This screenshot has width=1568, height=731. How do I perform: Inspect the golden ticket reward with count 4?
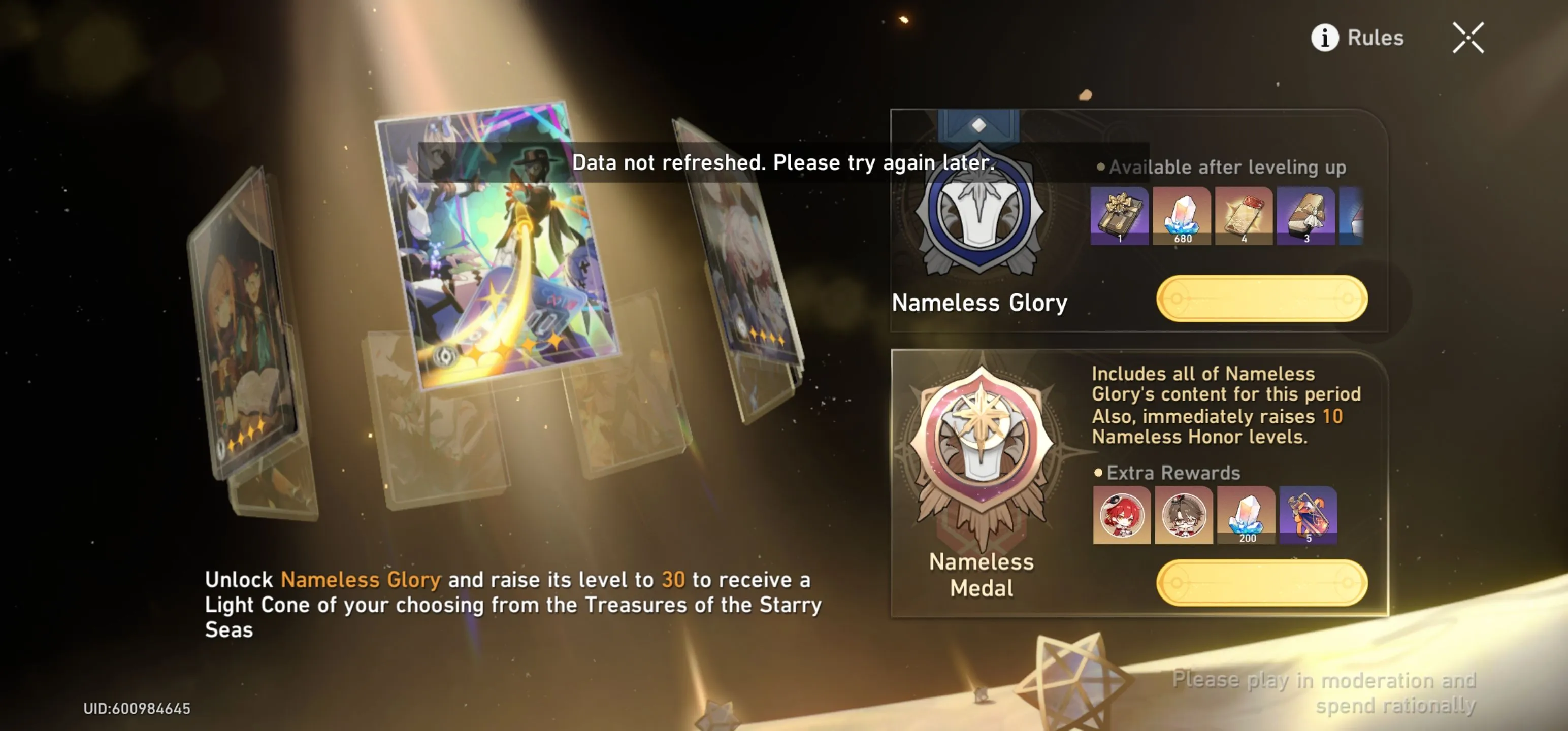(x=1243, y=215)
